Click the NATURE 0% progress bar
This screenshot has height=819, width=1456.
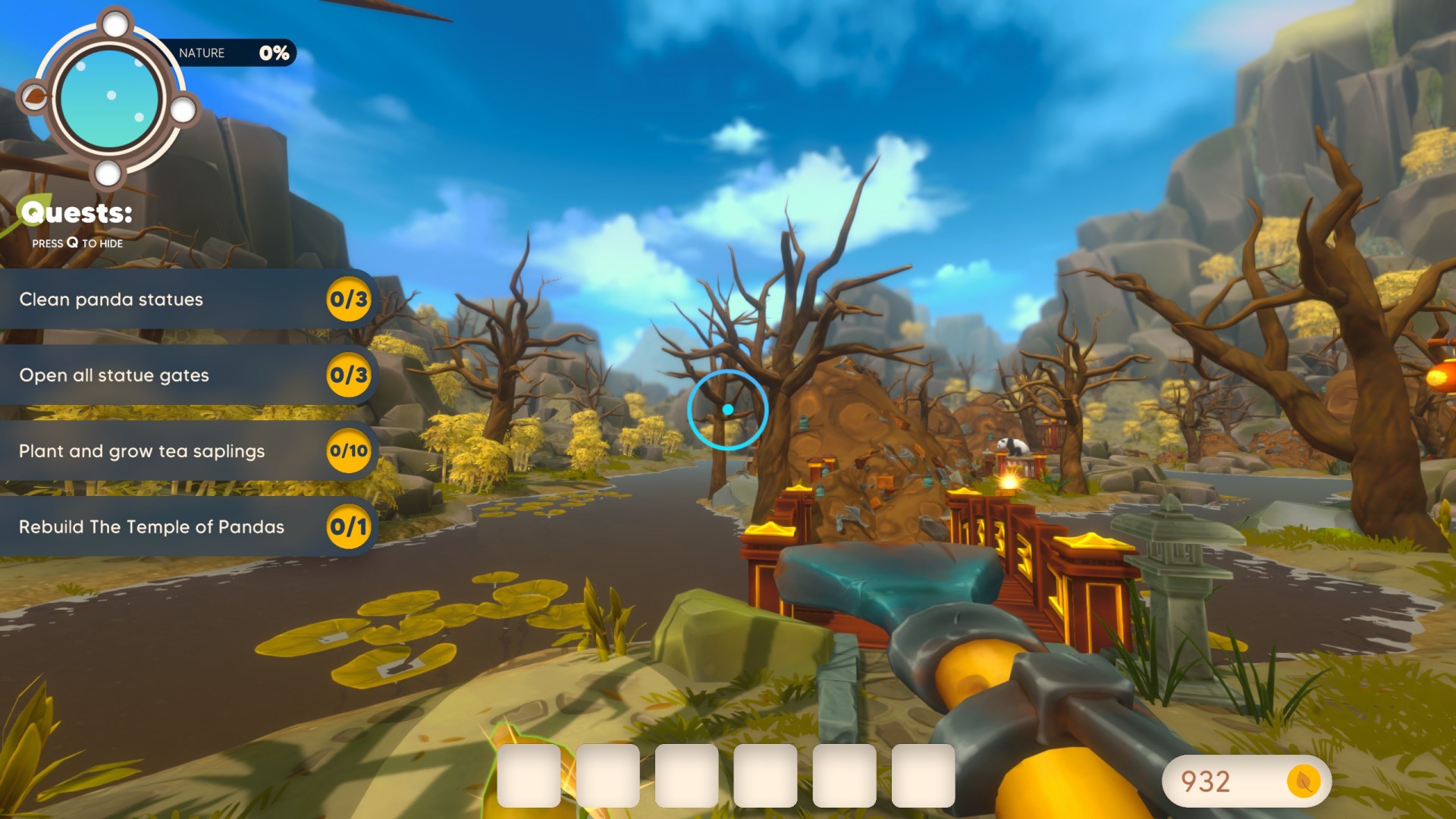(x=231, y=53)
